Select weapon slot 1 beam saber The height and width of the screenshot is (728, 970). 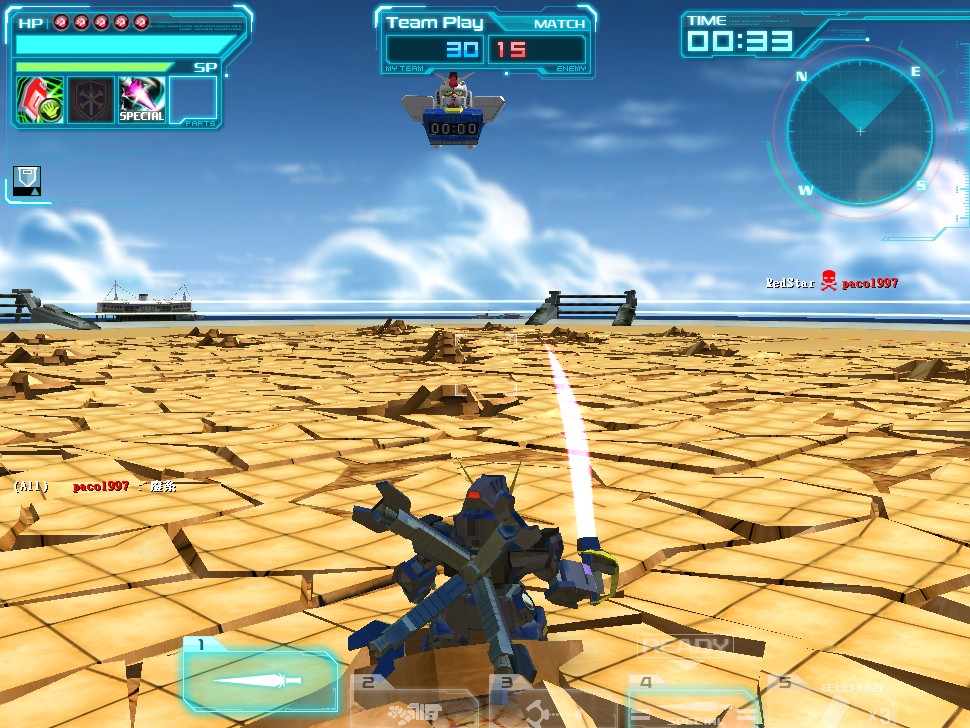pyautogui.click(x=260, y=681)
